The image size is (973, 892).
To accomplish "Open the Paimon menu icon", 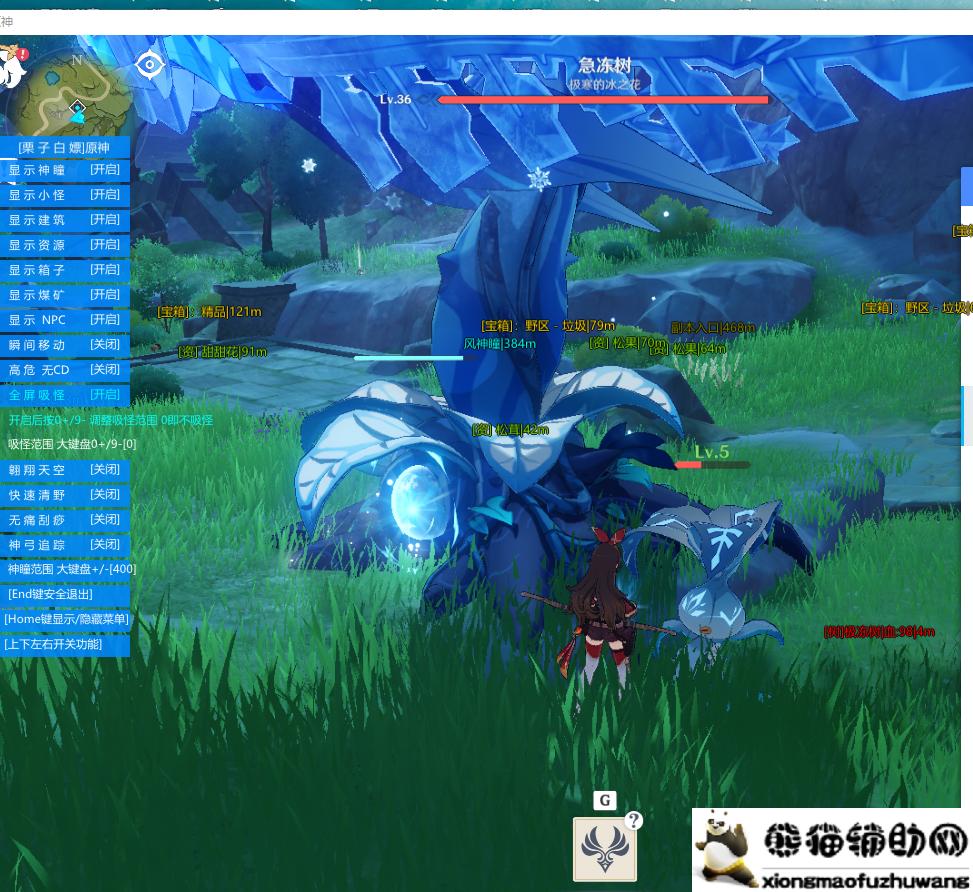I will coord(13,64).
